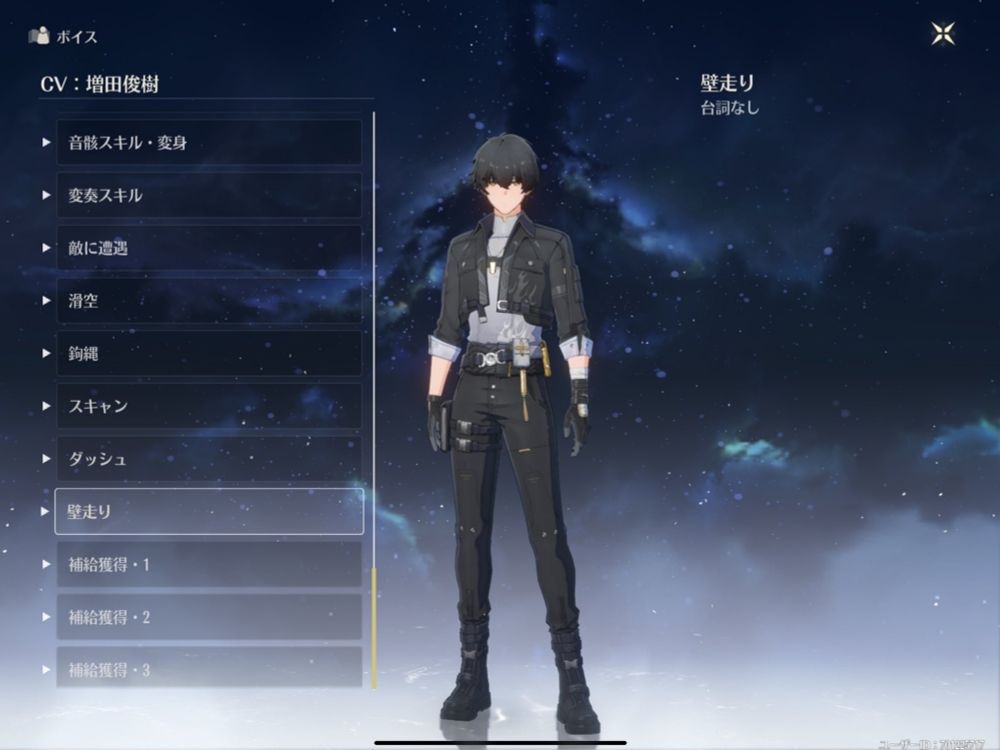Select the 変奏スキル voice entry
The image size is (1000, 750).
pos(208,196)
